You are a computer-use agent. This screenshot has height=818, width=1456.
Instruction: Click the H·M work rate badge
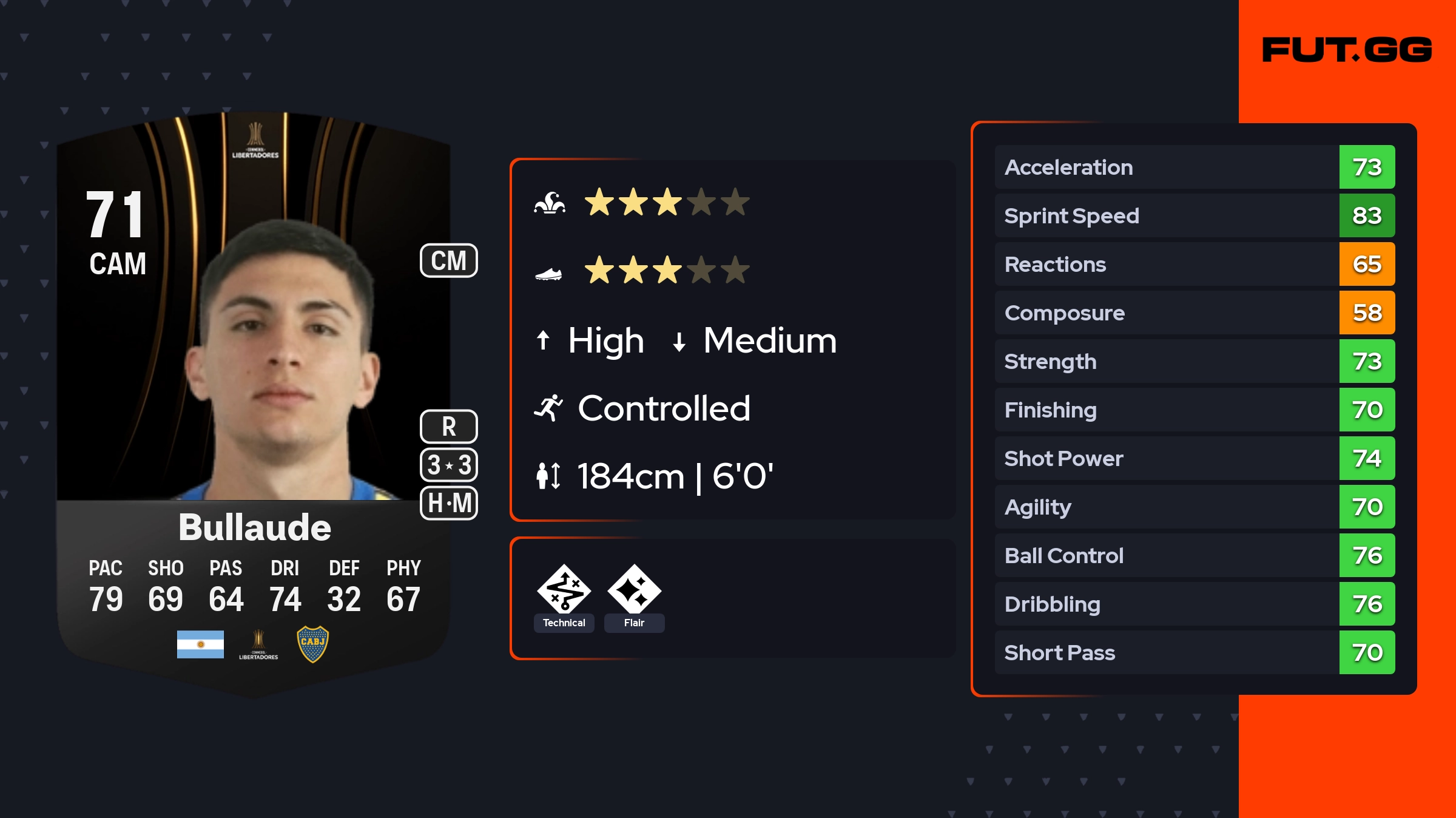pos(449,503)
